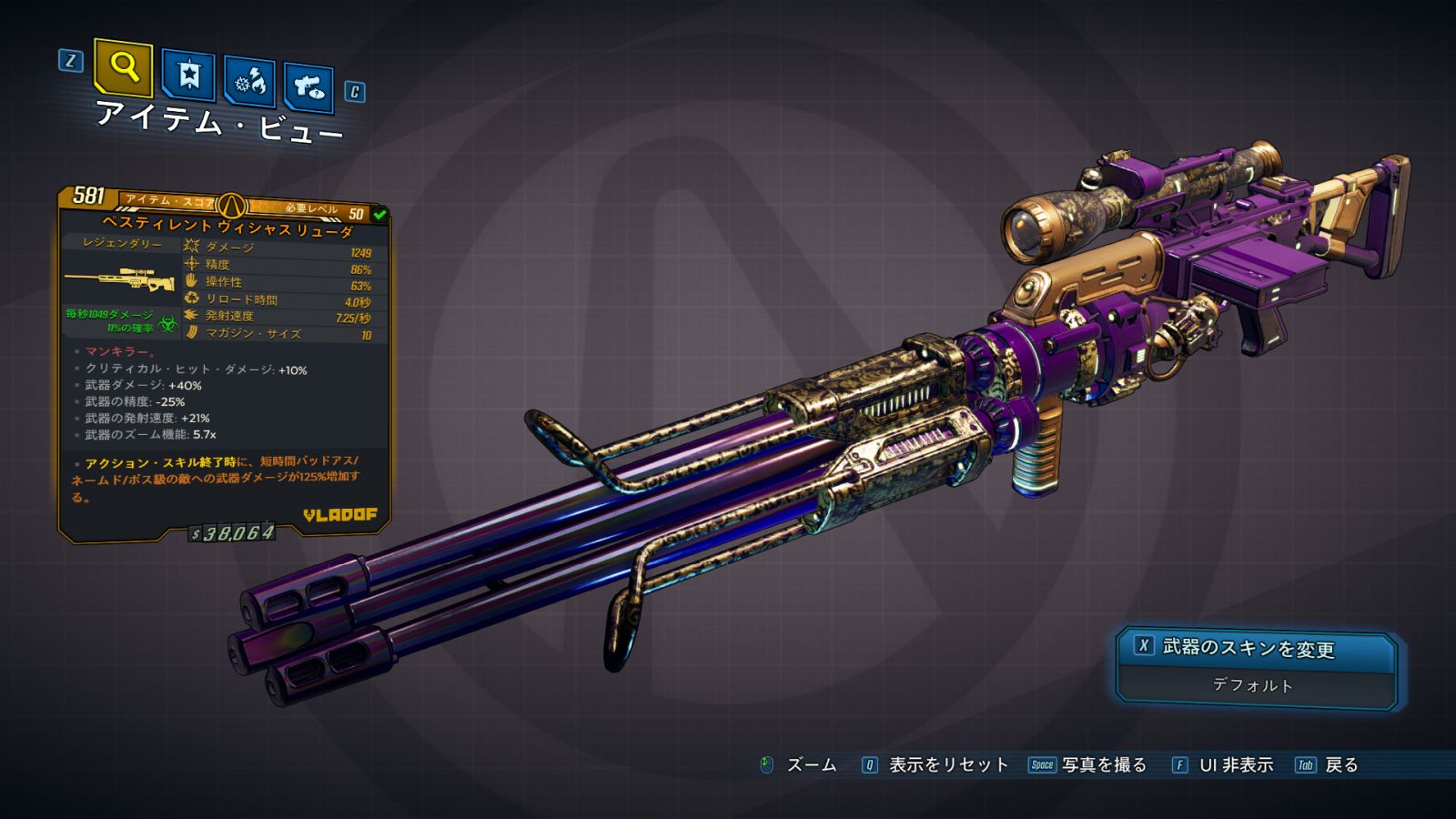The width and height of the screenshot is (1456, 819).
Task: Switch to the gun icon tab
Action: [308, 88]
